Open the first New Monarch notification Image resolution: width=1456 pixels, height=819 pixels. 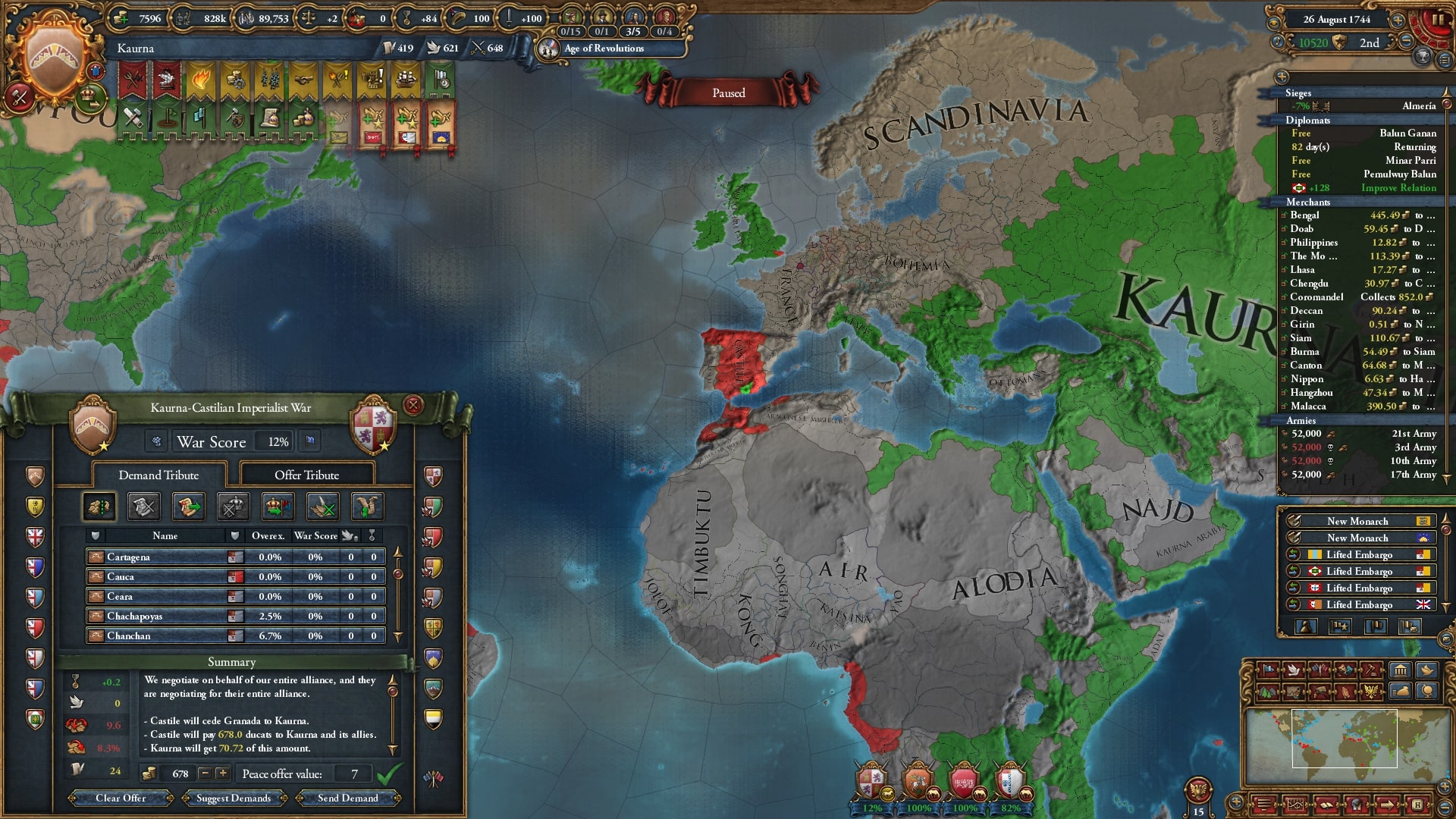coord(1357,521)
